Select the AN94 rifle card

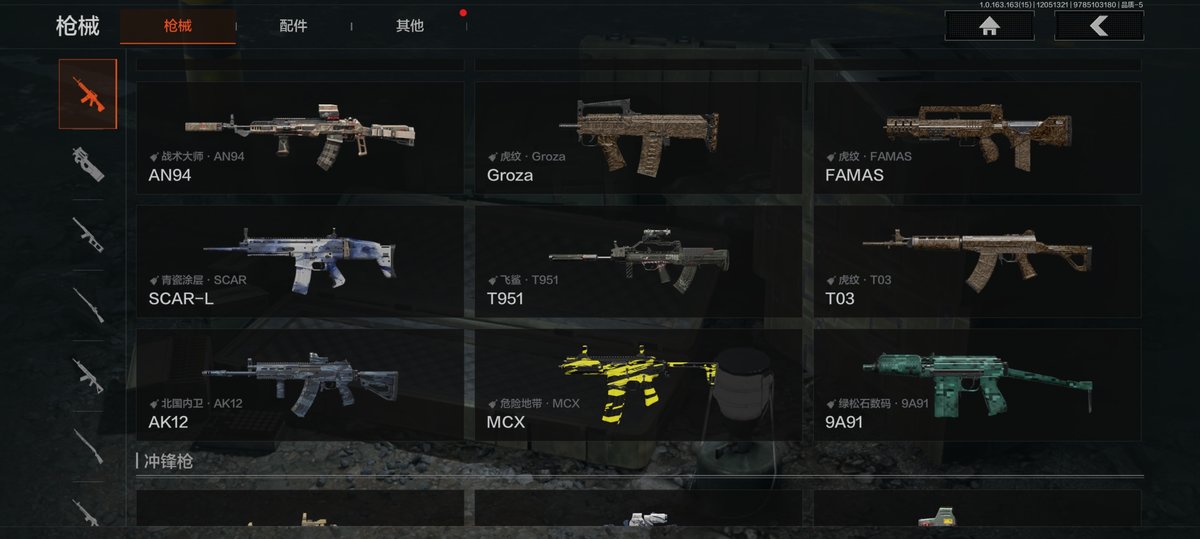[x=300, y=138]
